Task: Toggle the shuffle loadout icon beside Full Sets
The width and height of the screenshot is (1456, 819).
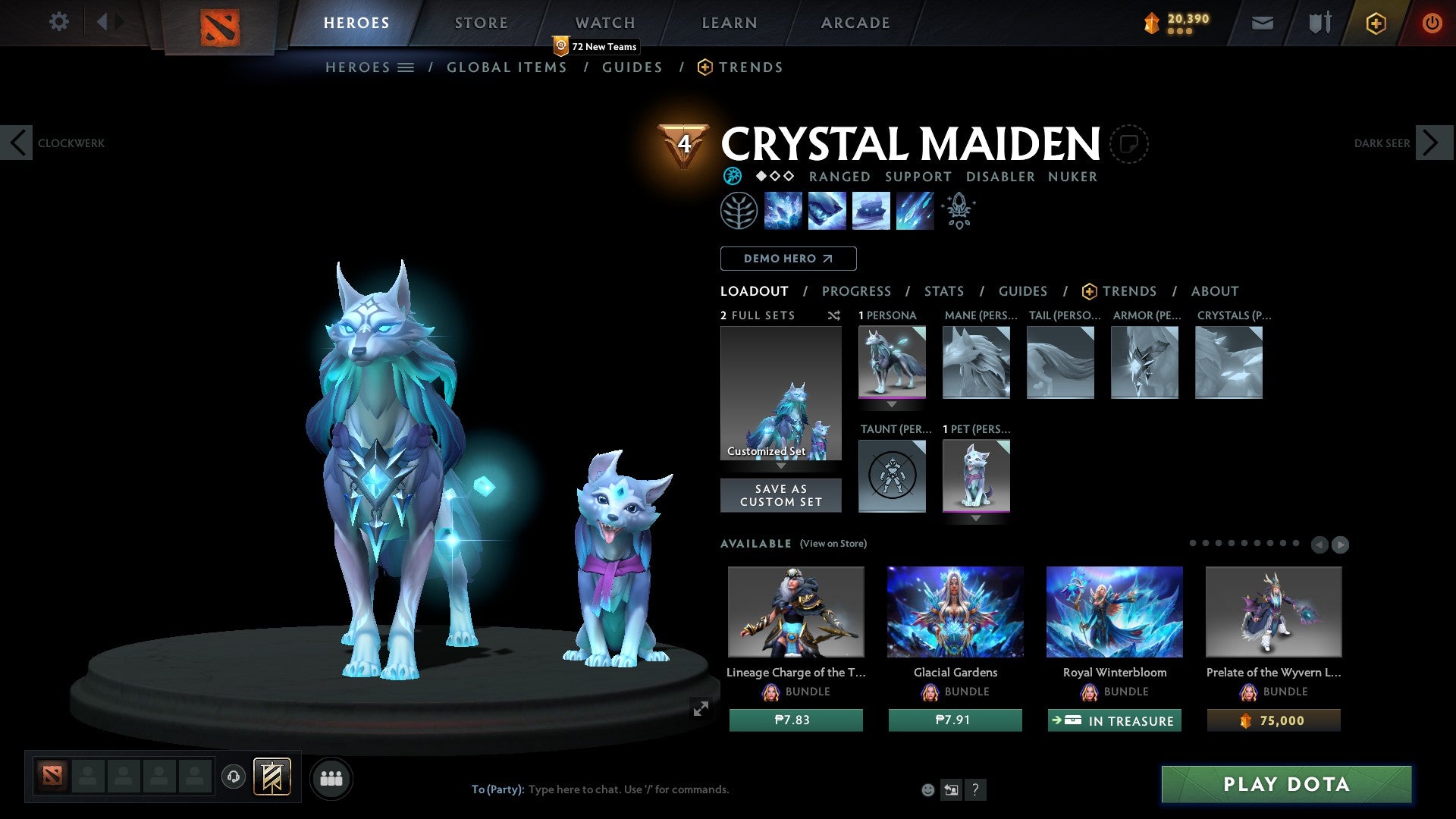Action: (x=834, y=315)
